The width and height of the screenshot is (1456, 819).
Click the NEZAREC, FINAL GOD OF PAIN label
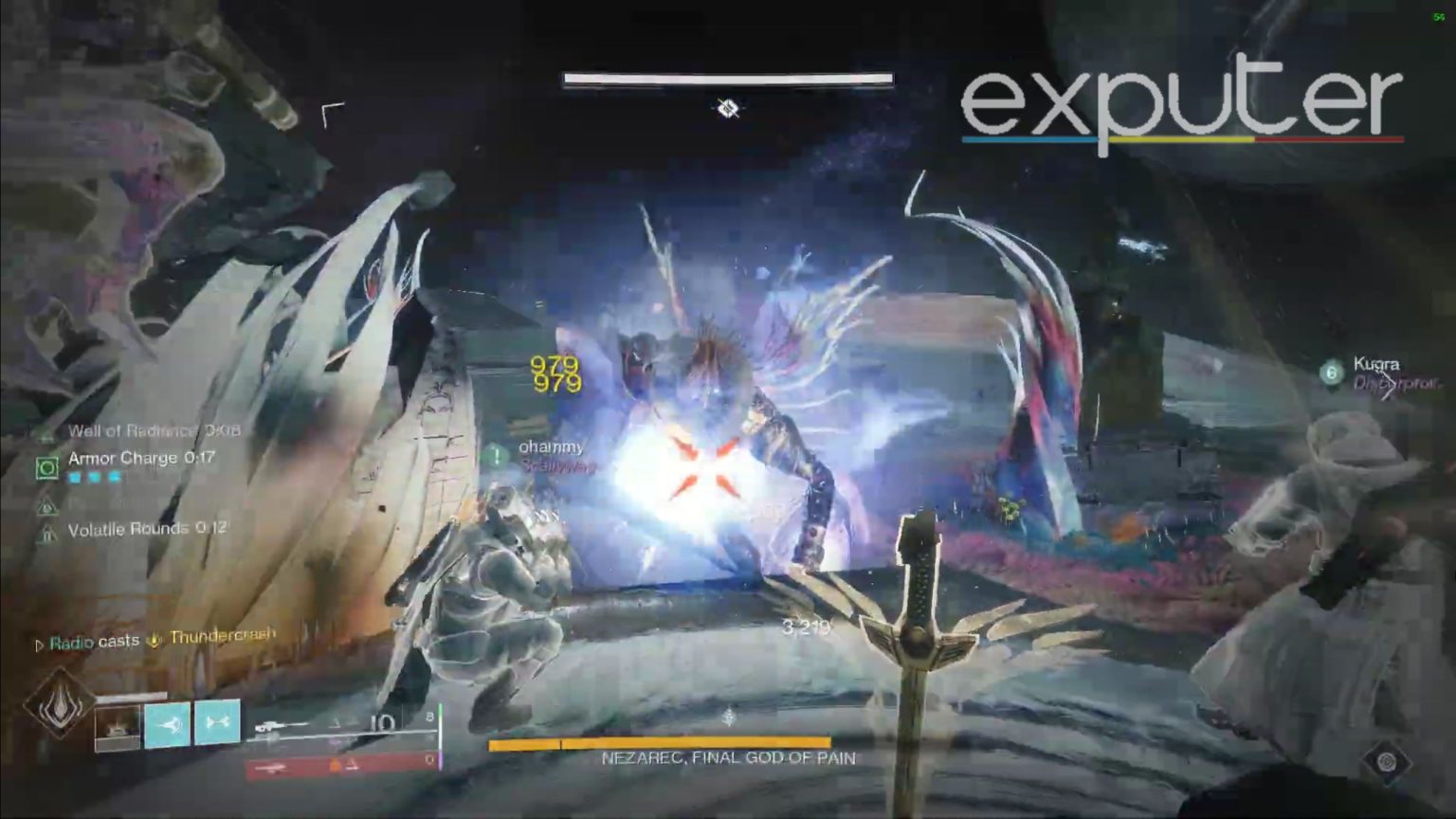727,757
